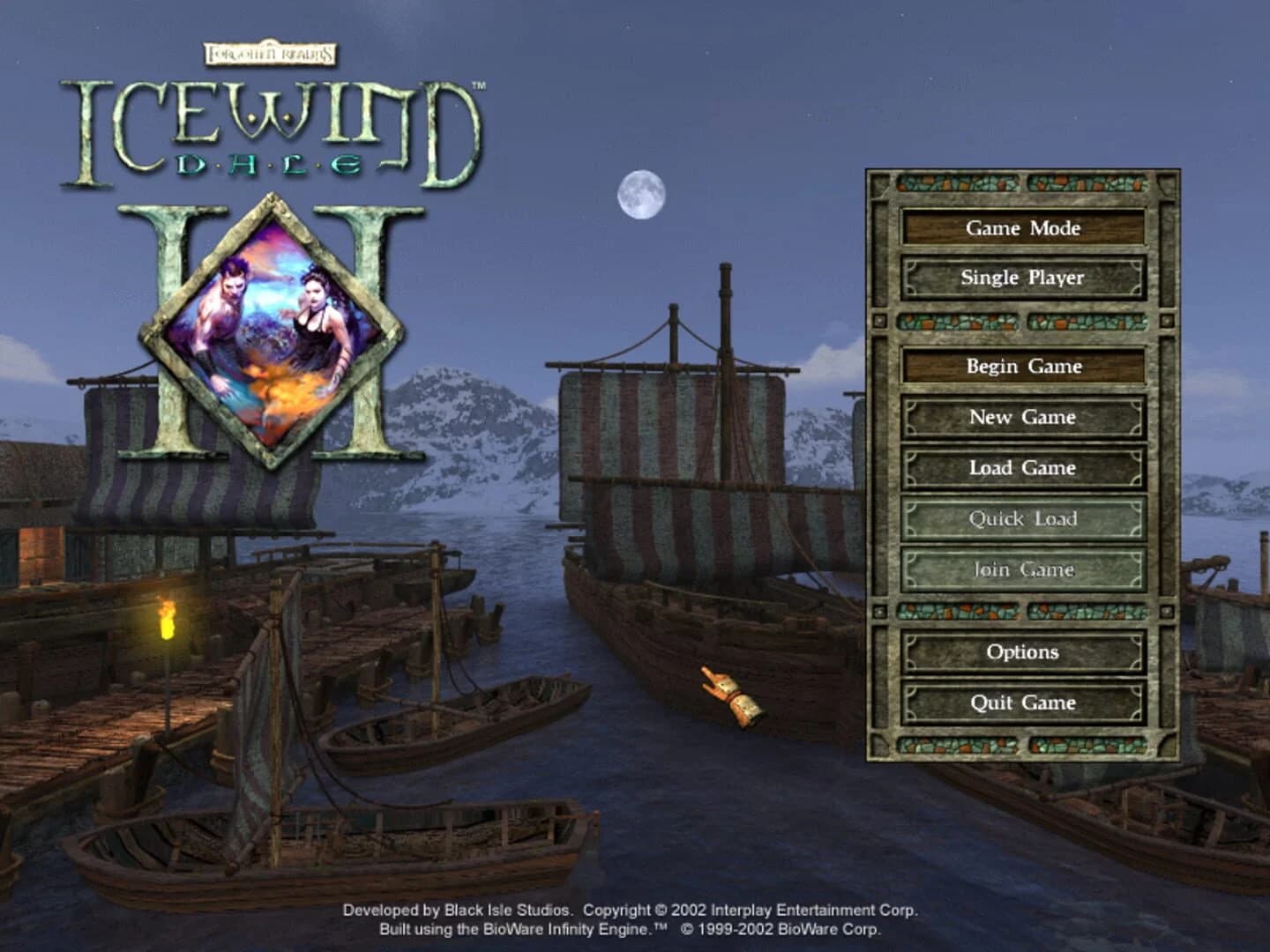The height and width of the screenshot is (952, 1270).
Task: Expand the Options screen
Action: (1023, 652)
